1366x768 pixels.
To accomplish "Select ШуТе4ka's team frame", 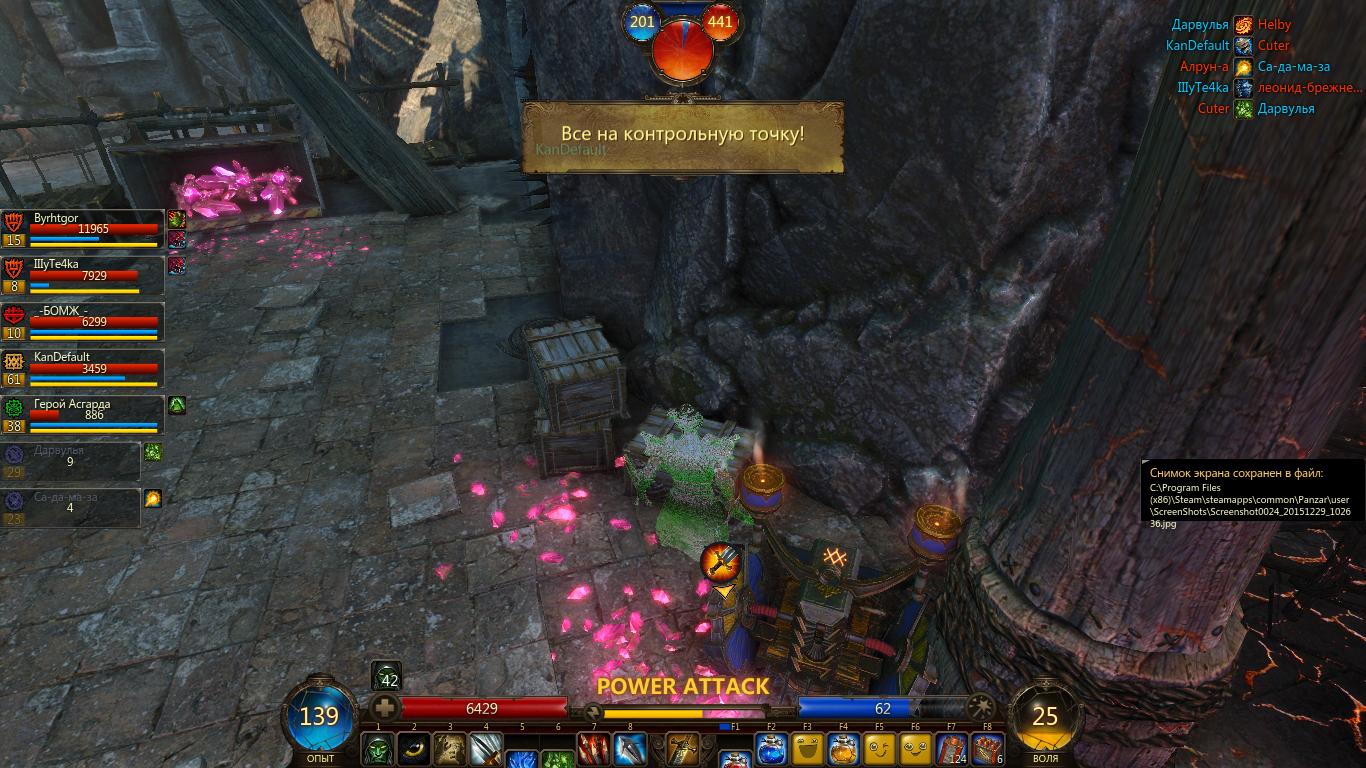I will [83, 275].
